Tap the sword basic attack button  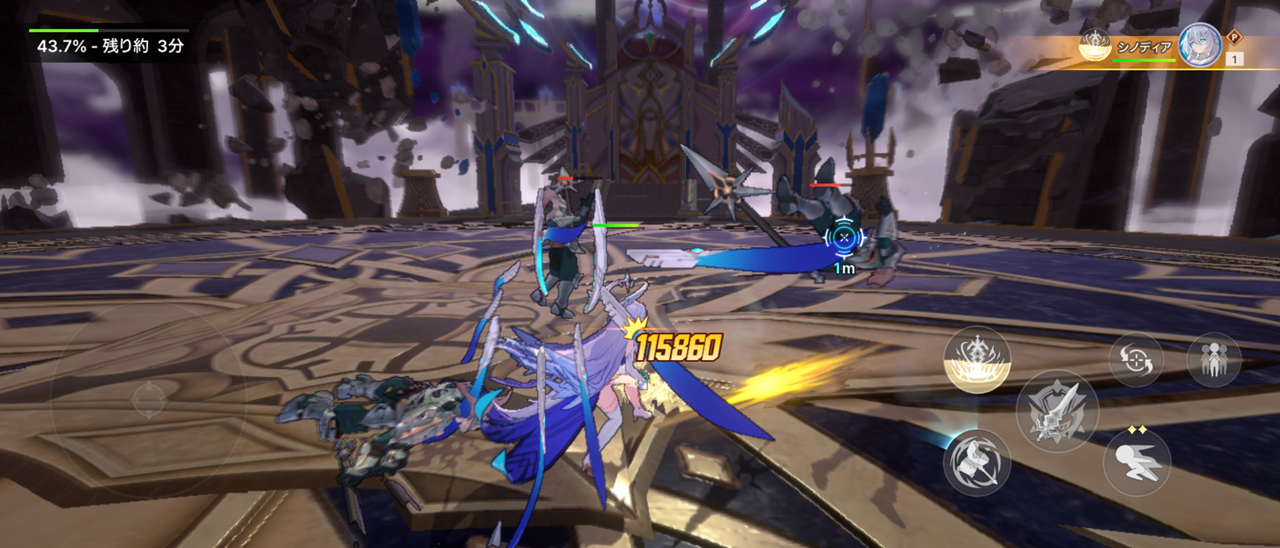pyautogui.click(x=1057, y=411)
